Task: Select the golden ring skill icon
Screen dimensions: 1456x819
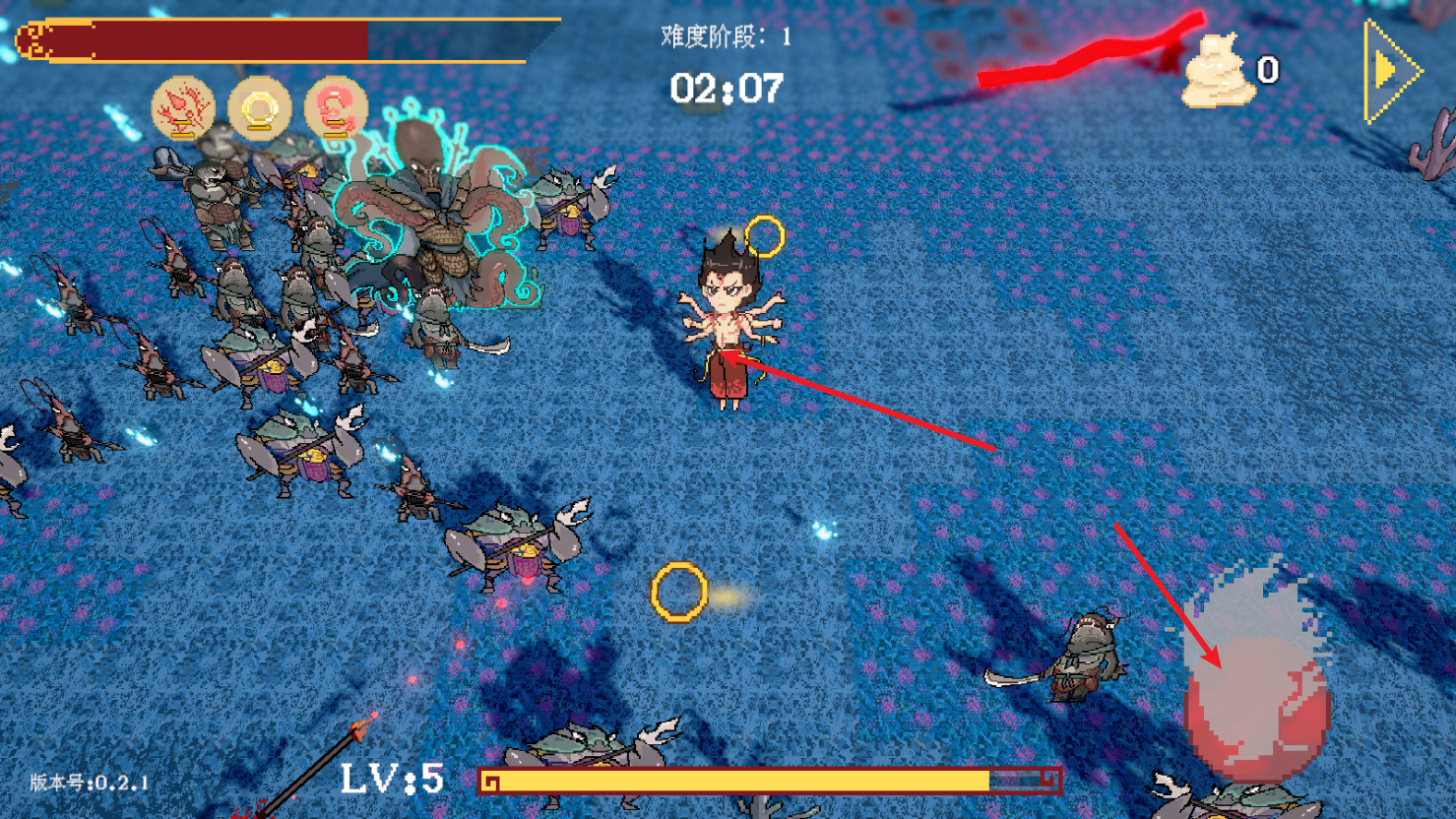Action: click(260, 108)
